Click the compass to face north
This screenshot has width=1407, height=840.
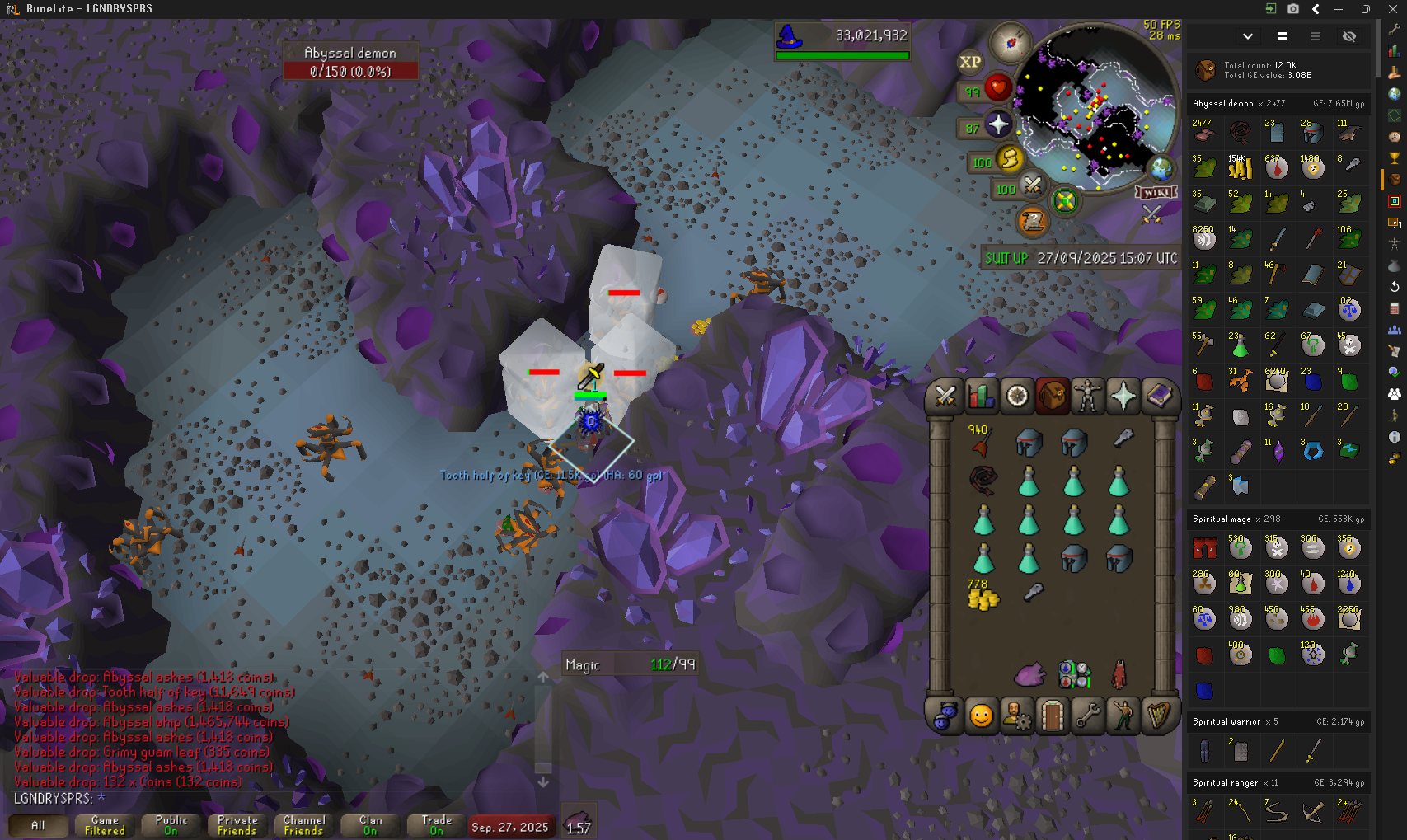[x=1011, y=42]
